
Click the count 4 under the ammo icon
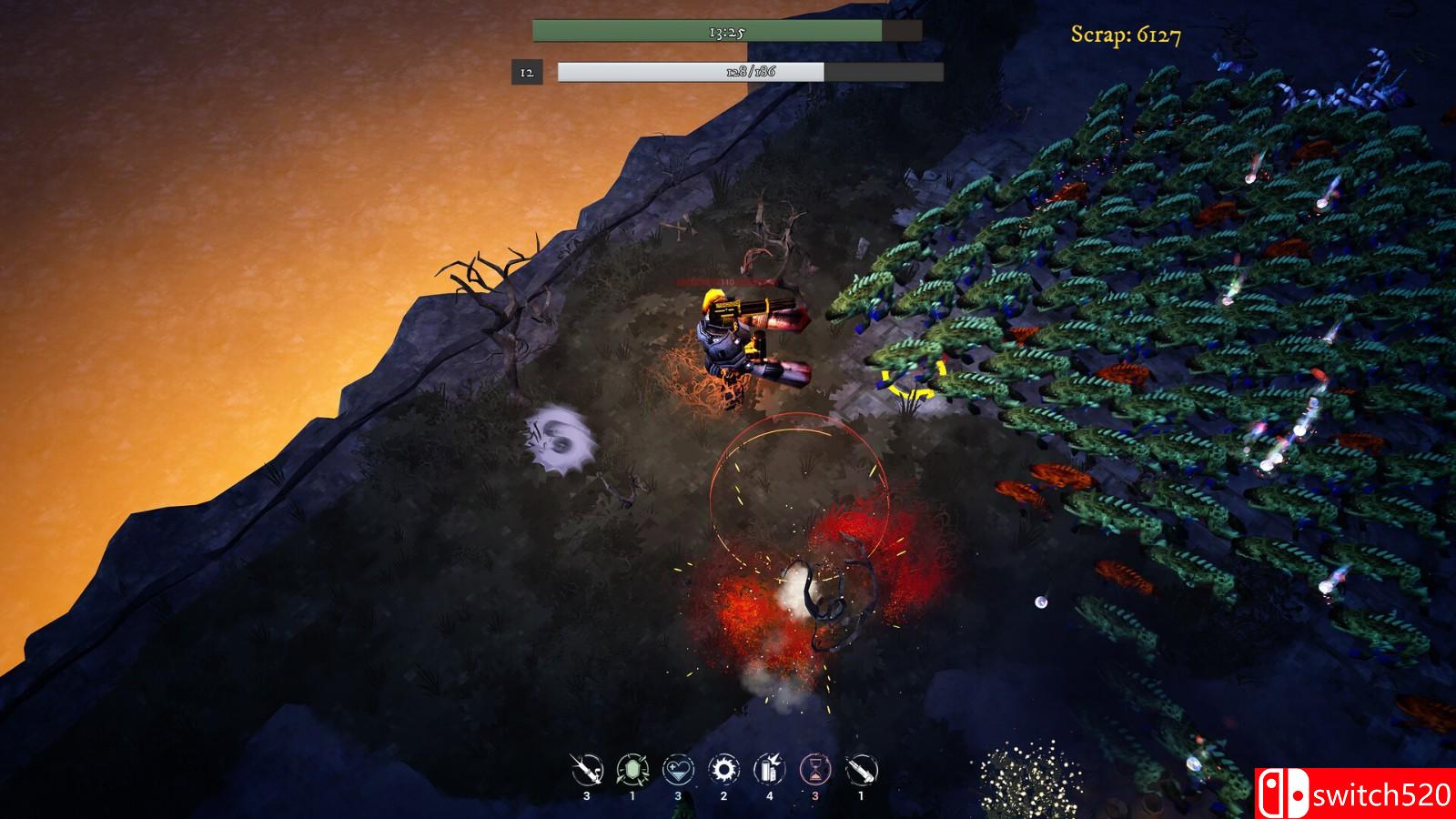click(769, 794)
